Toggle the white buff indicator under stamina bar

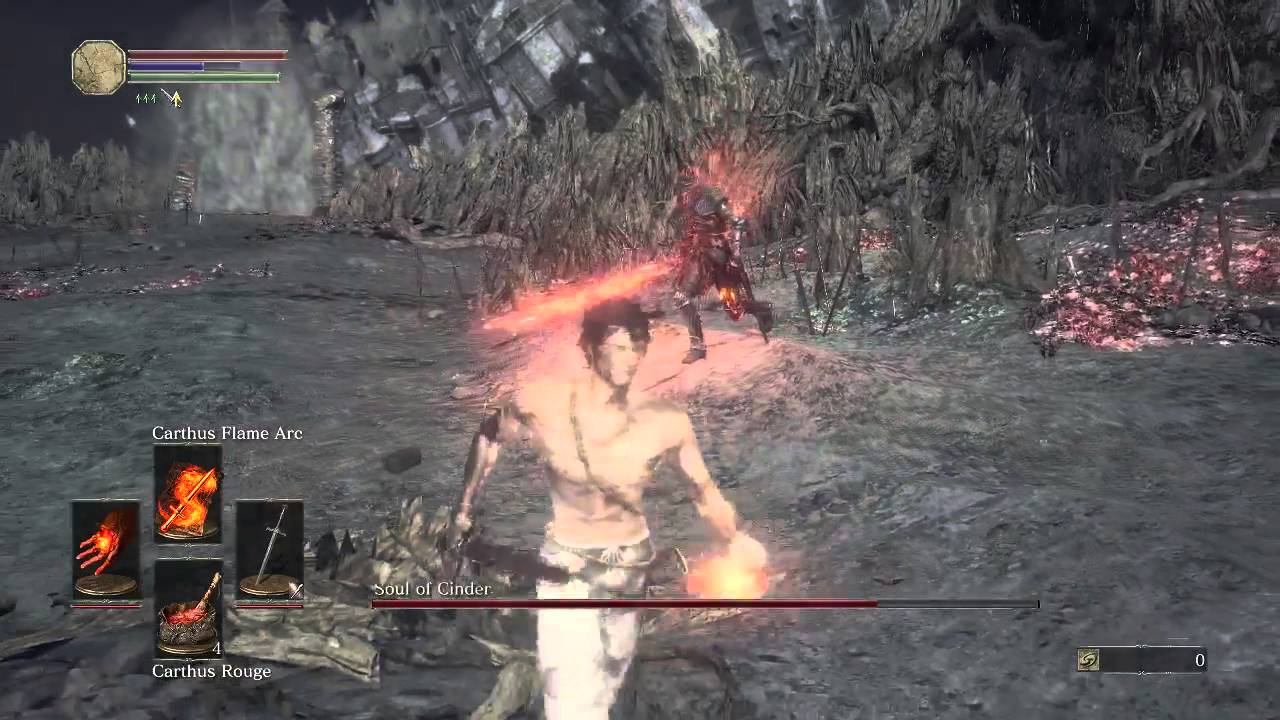[x=165, y=92]
